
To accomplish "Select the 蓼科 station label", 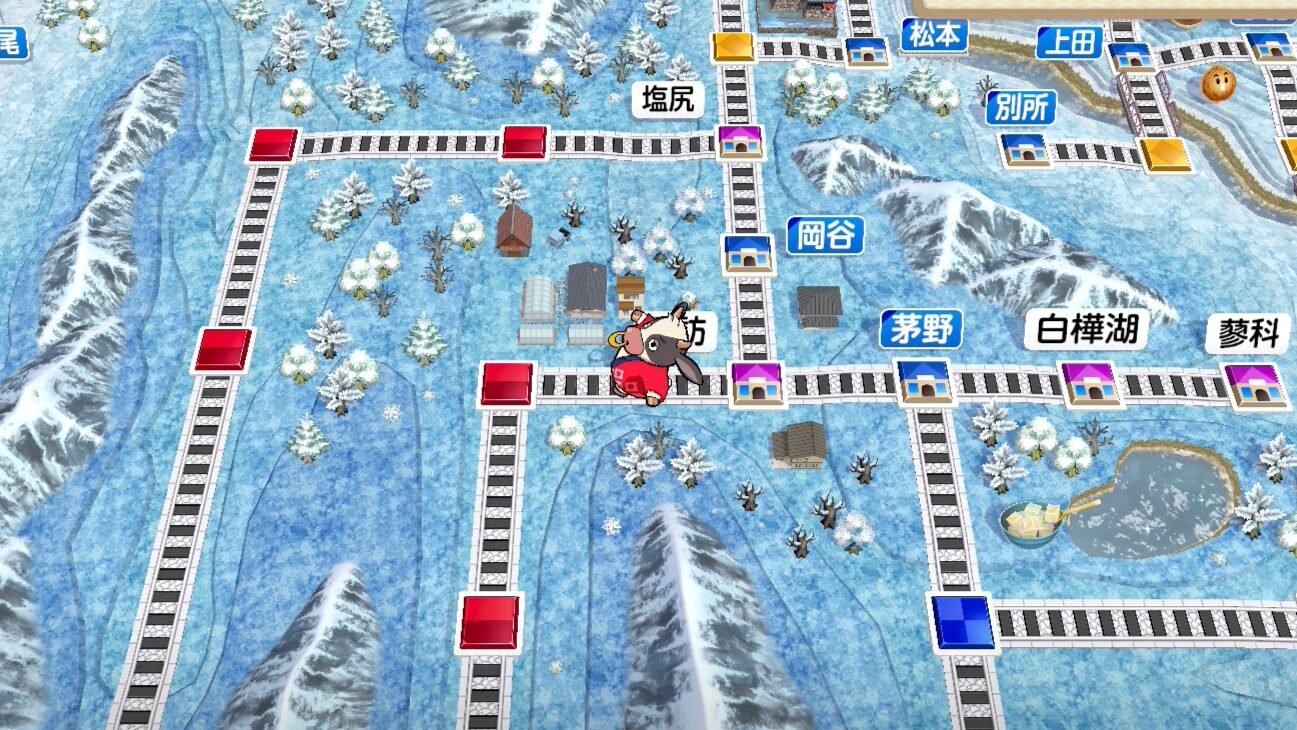I will pyautogui.click(x=1249, y=334).
